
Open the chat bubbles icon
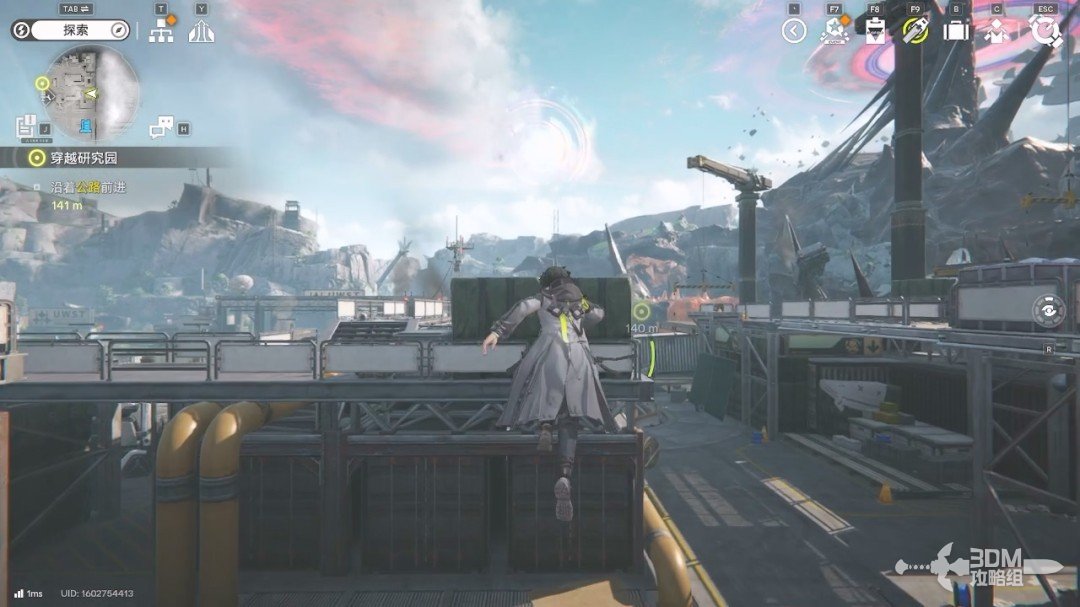click(x=162, y=128)
